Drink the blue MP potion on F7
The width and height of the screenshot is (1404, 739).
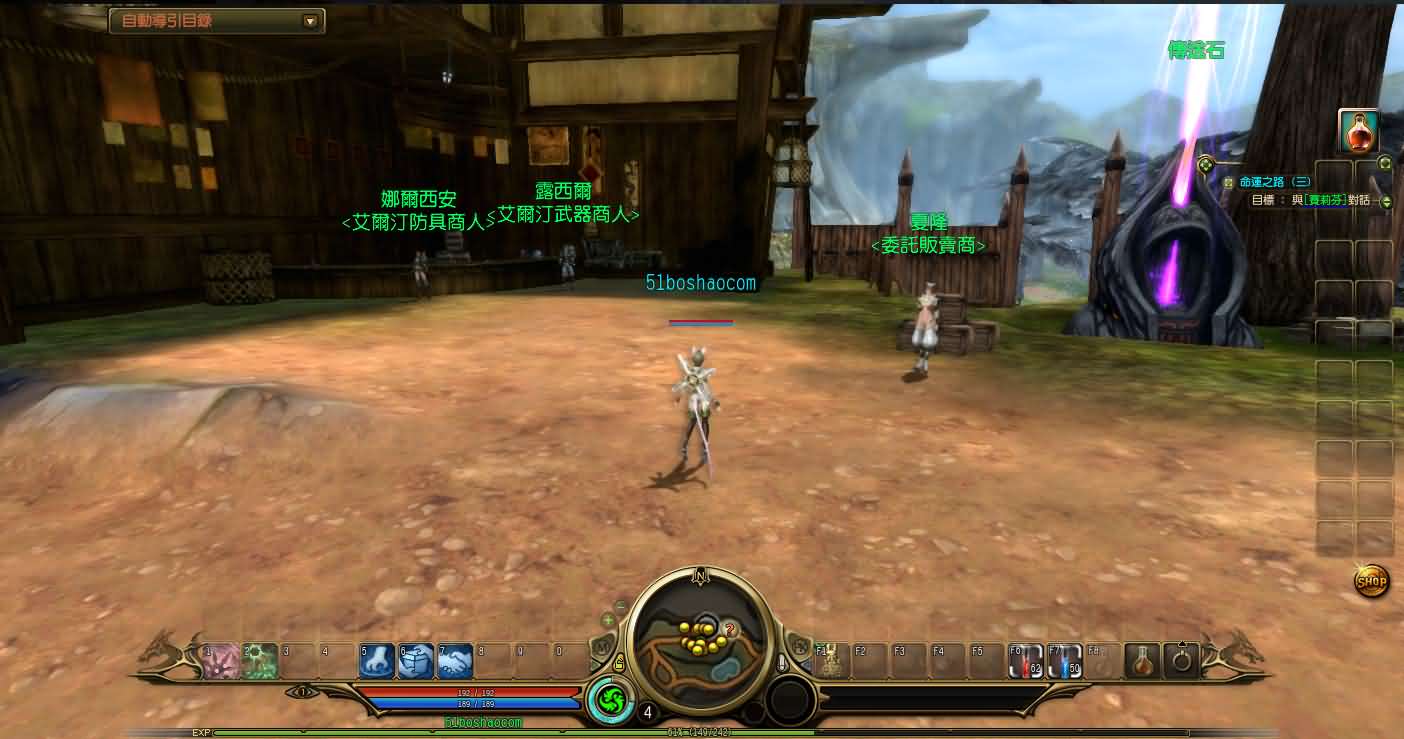coord(1063,660)
